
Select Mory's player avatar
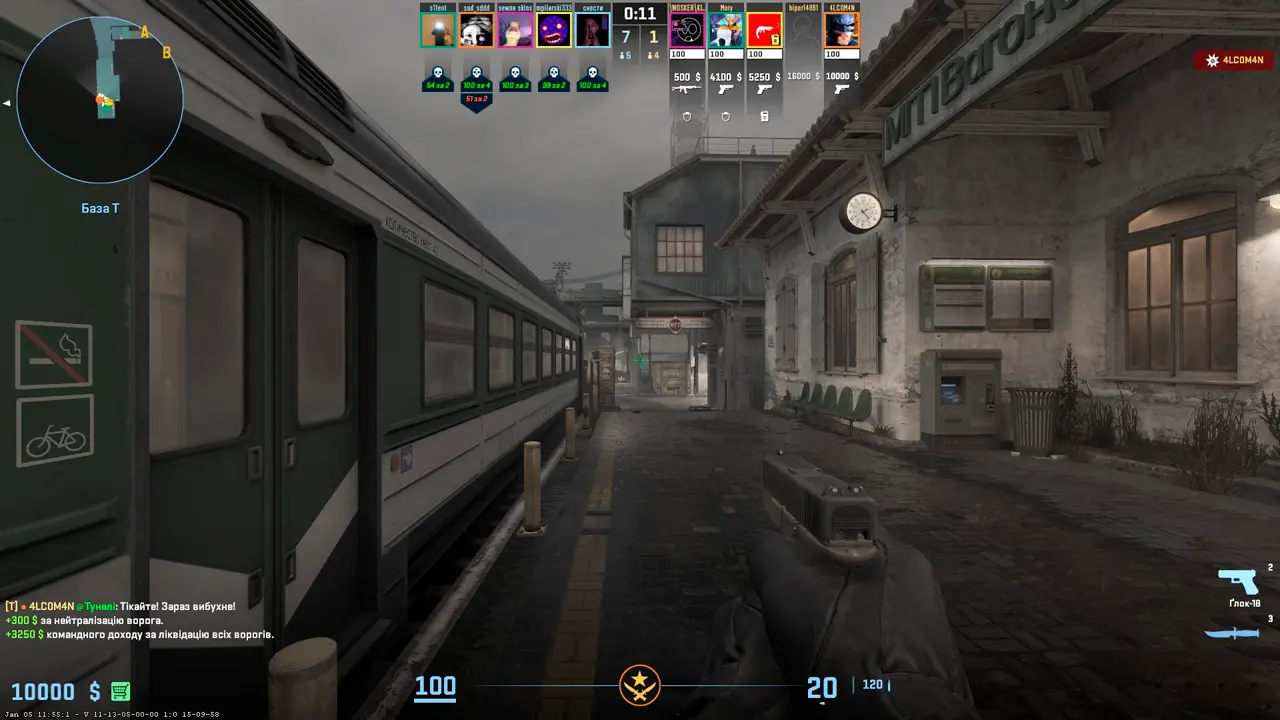click(726, 30)
